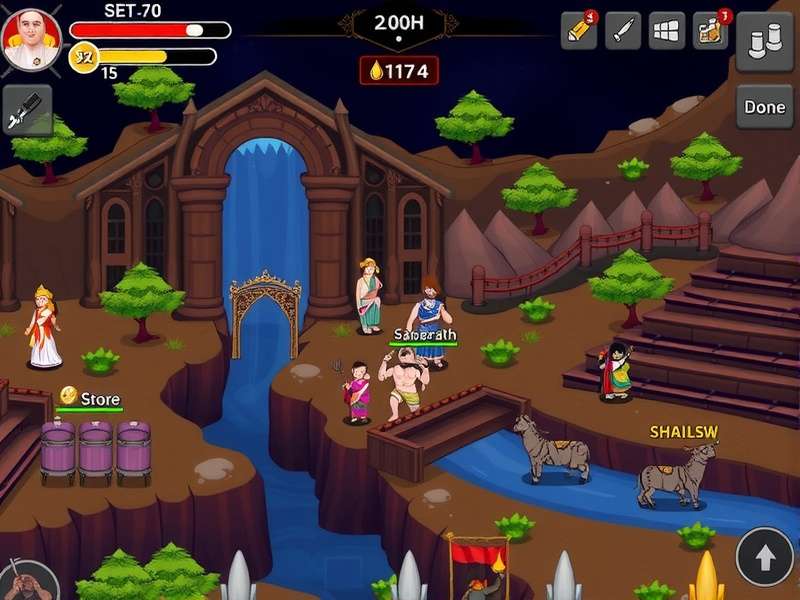The image size is (800, 600).
Task: Open the four-pane grid icon button
Action: pos(667,29)
